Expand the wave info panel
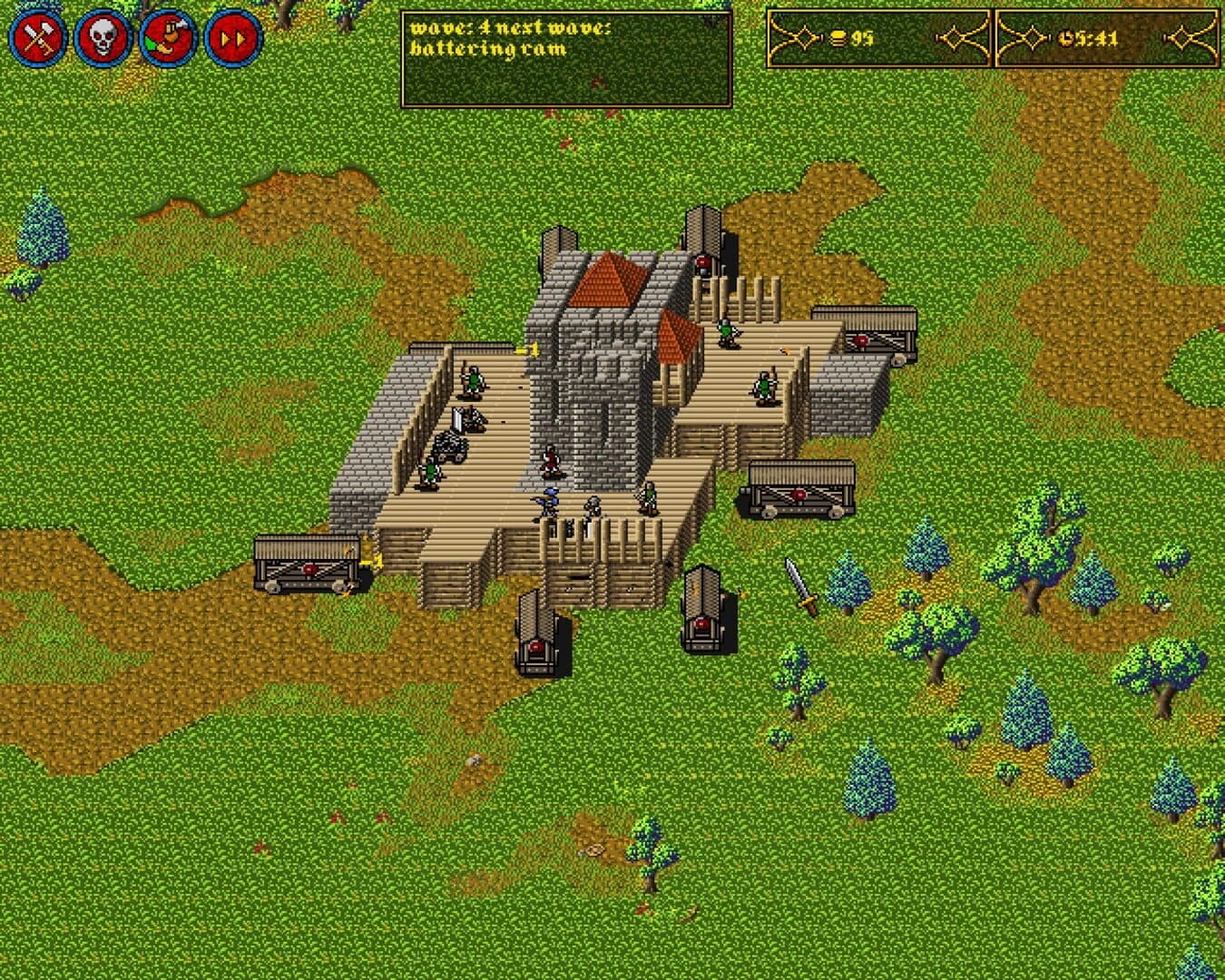Screen dimensions: 1225x980 [563, 54]
